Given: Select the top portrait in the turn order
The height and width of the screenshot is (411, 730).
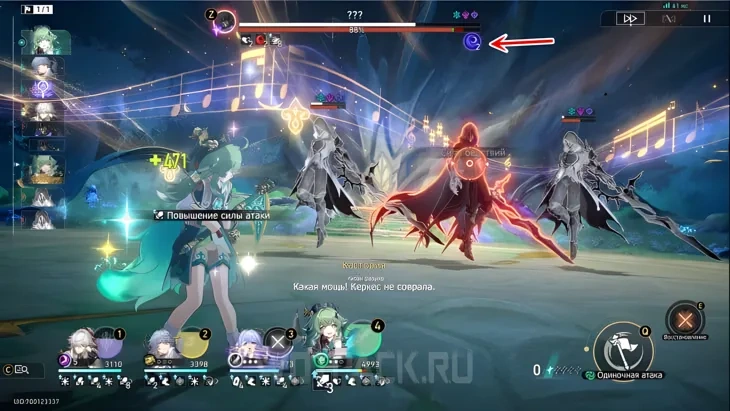Looking at the screenshot, I should pyautogui.click(x=45, y=42).
